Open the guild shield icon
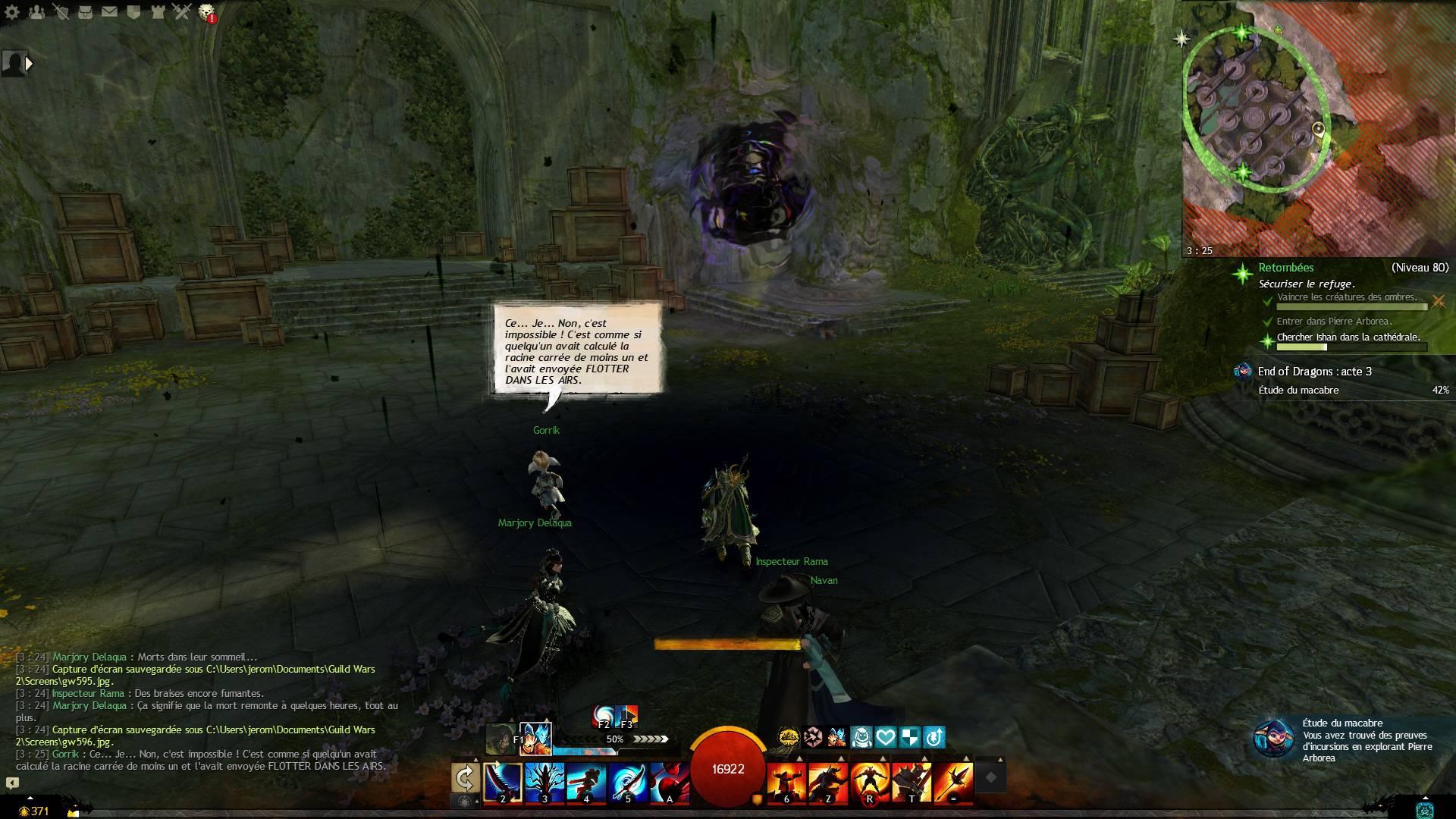 [133, 12]
